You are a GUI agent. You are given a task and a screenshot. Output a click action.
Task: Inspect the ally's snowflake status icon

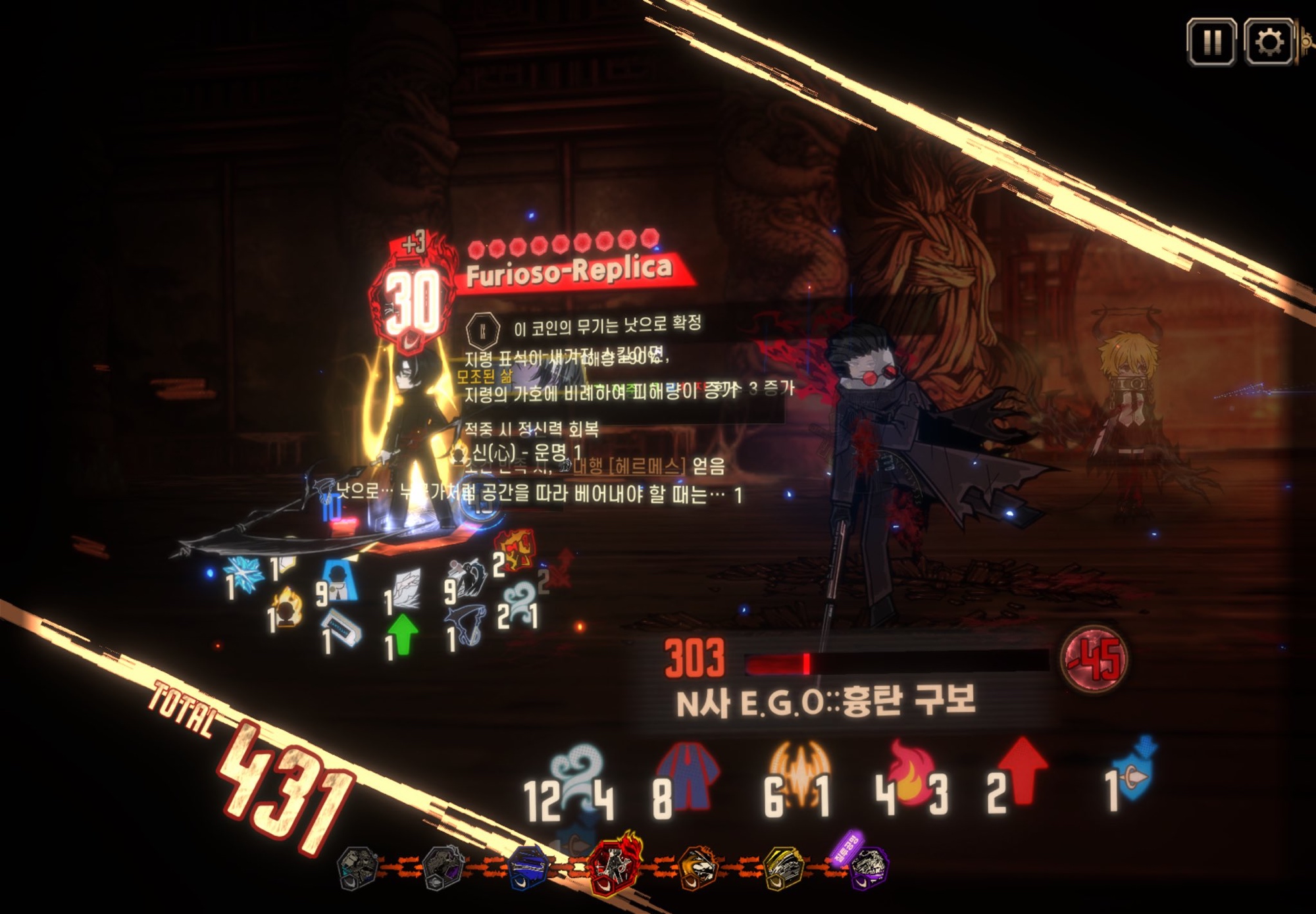point(245,574)
